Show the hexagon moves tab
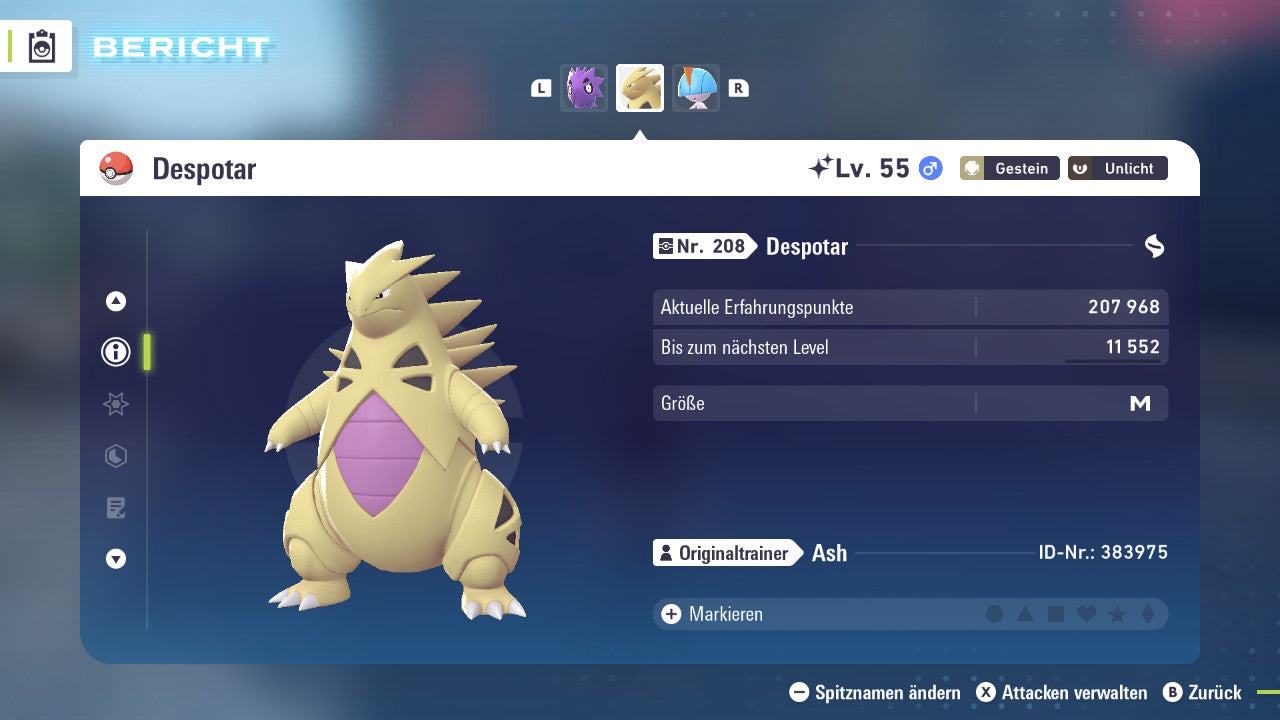Screen dimensions: 1280x720 coord(116,456)
